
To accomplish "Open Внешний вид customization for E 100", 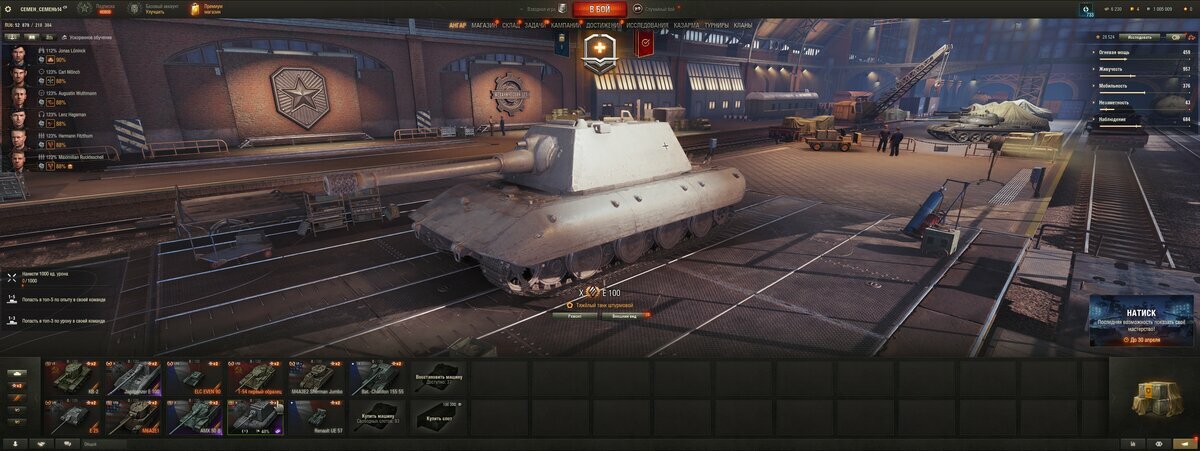I will click(x=625, y=315).
